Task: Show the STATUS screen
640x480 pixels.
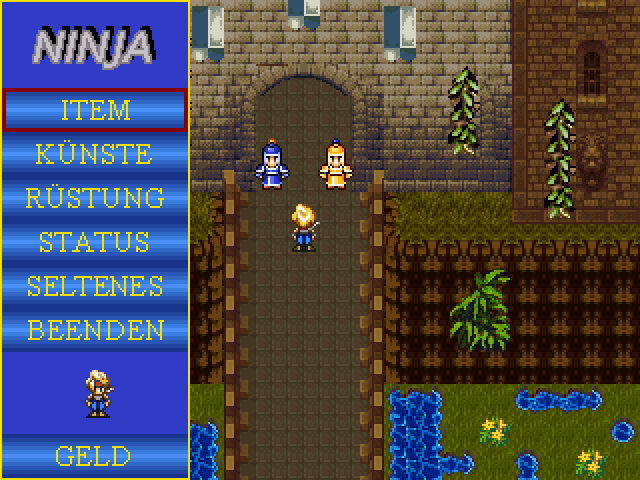Action: [x=95, y=242]
